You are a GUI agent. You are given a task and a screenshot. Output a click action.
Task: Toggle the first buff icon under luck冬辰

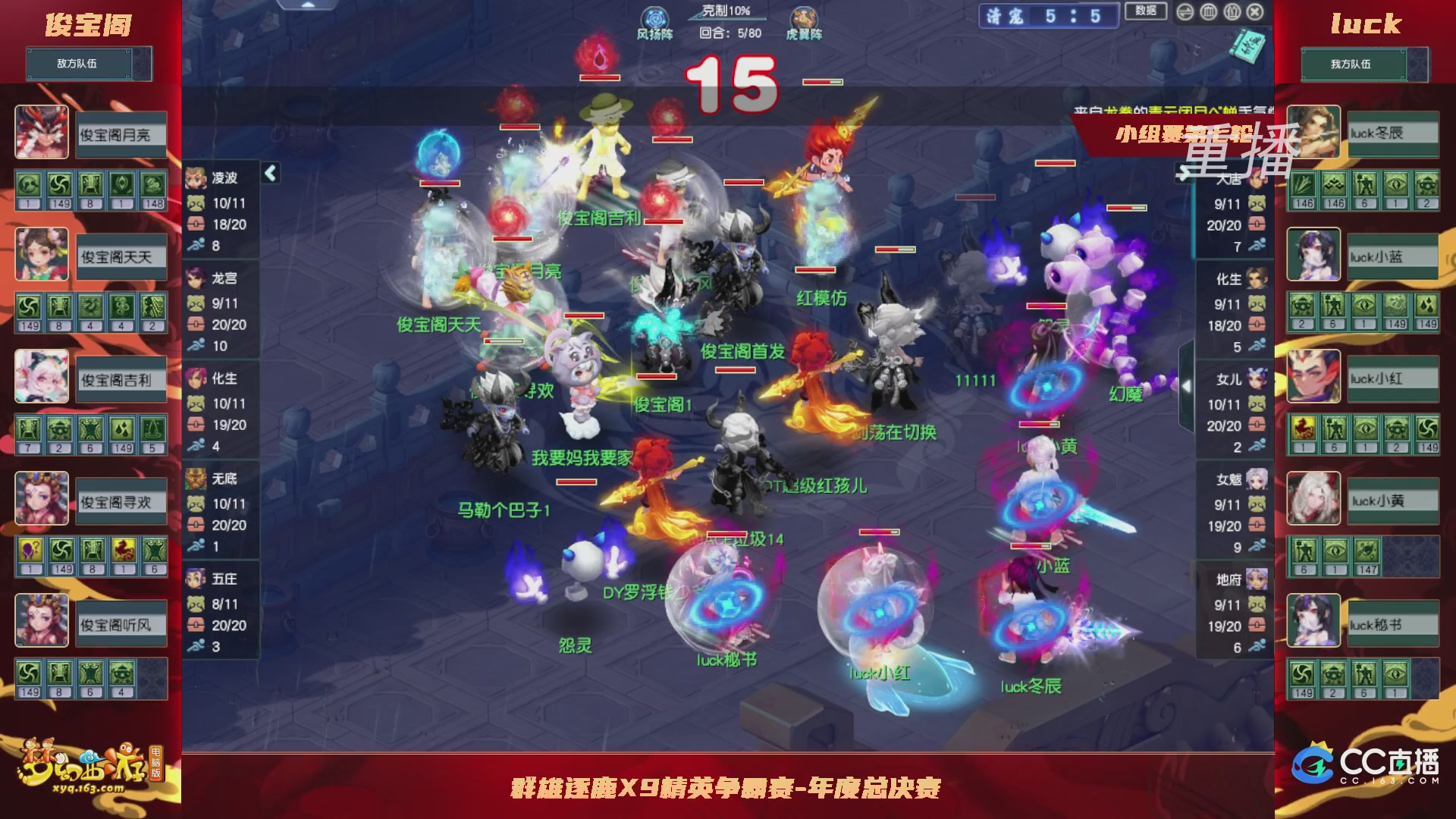(x=1302, y=185)
